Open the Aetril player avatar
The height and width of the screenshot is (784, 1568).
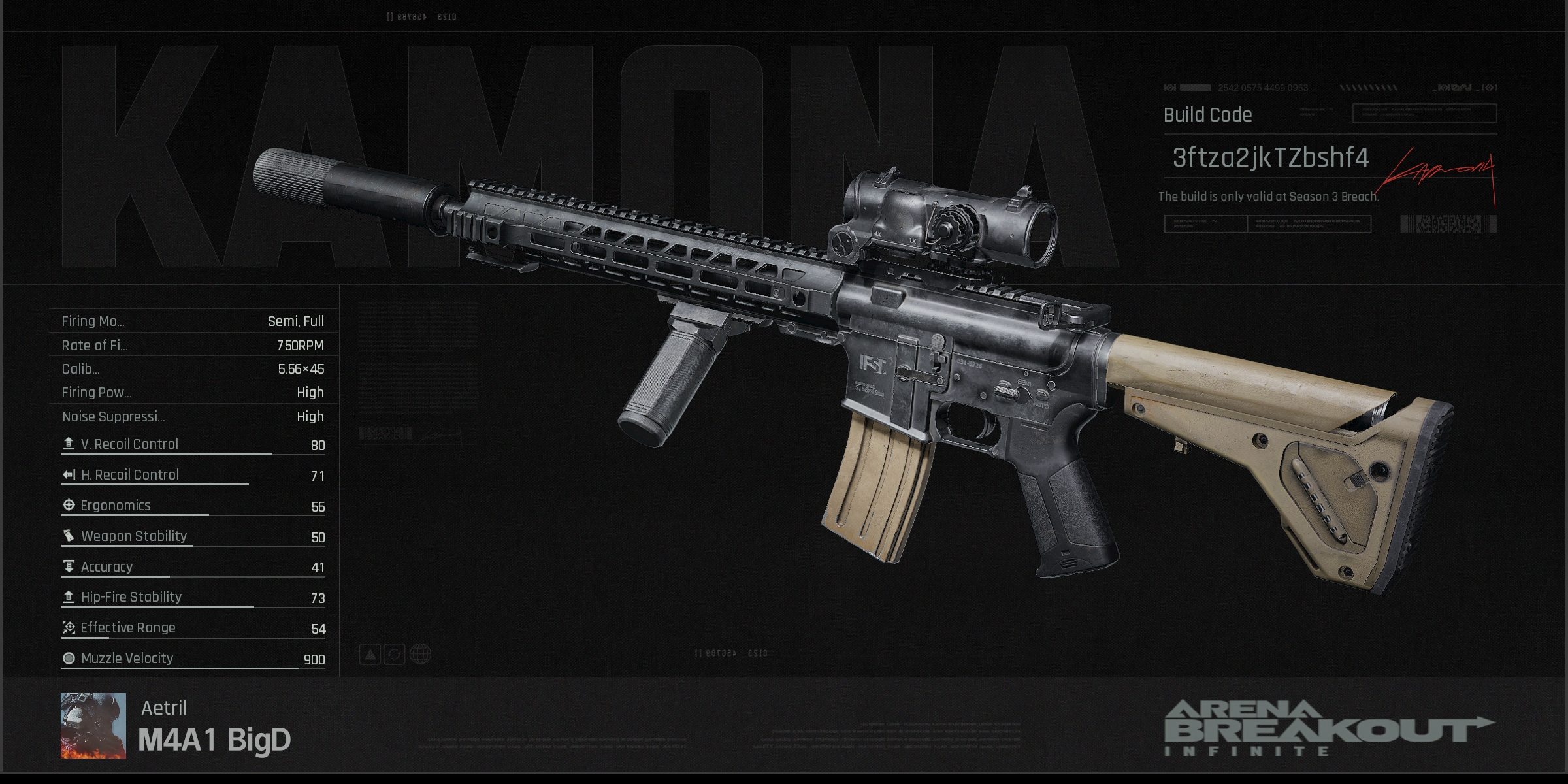pos(93,725)
